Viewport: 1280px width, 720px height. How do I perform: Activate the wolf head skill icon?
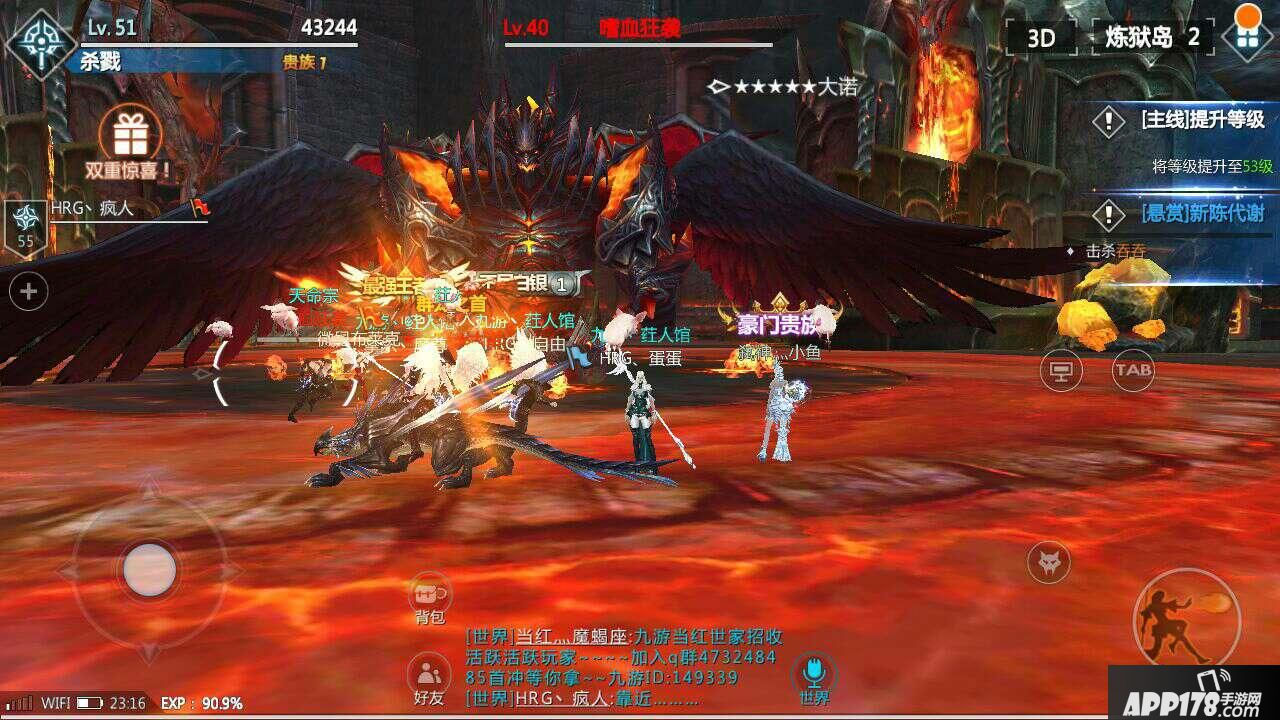click(x=1048, y=562)
